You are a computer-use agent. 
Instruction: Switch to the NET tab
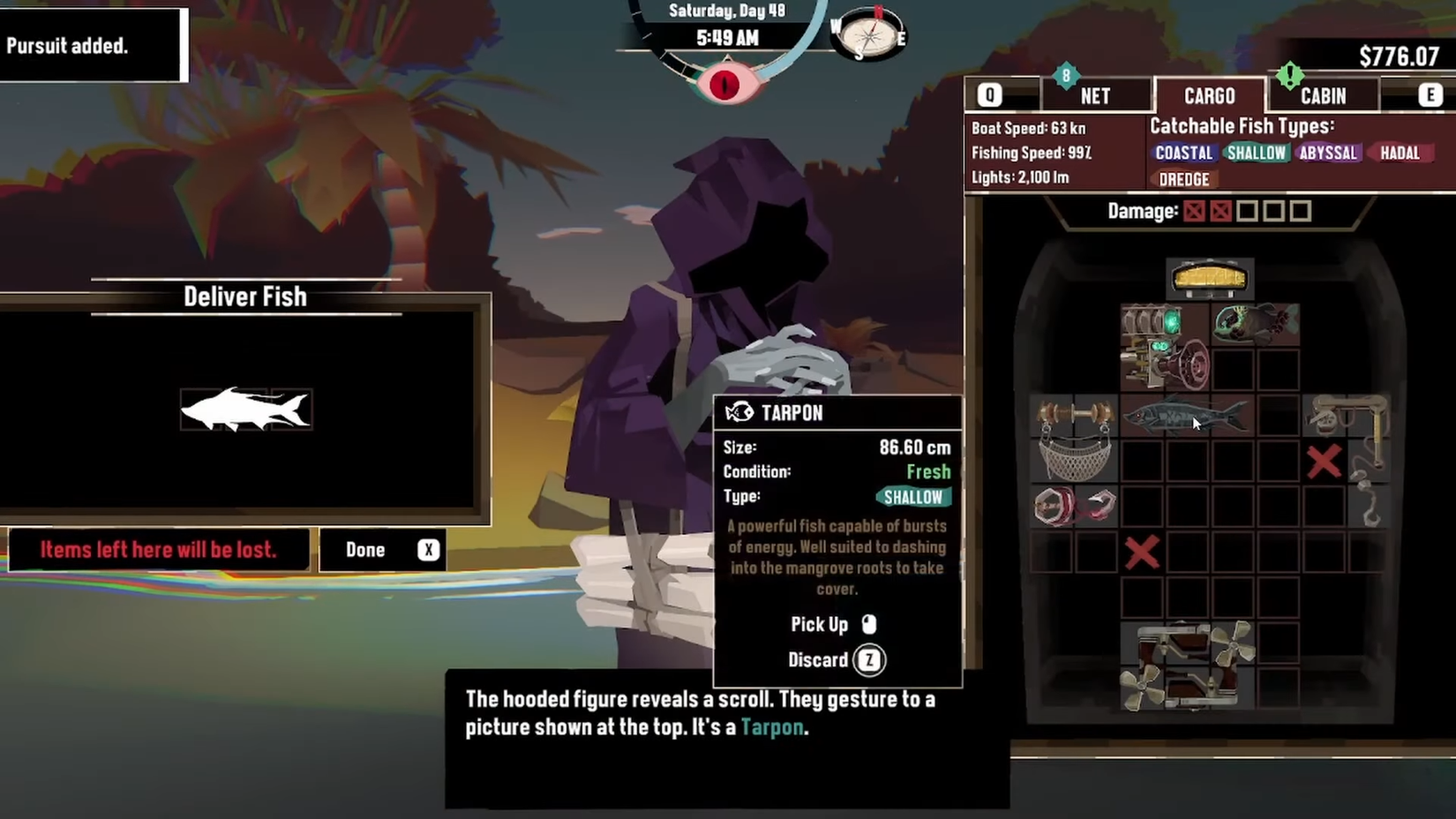tap(1096, 95)
